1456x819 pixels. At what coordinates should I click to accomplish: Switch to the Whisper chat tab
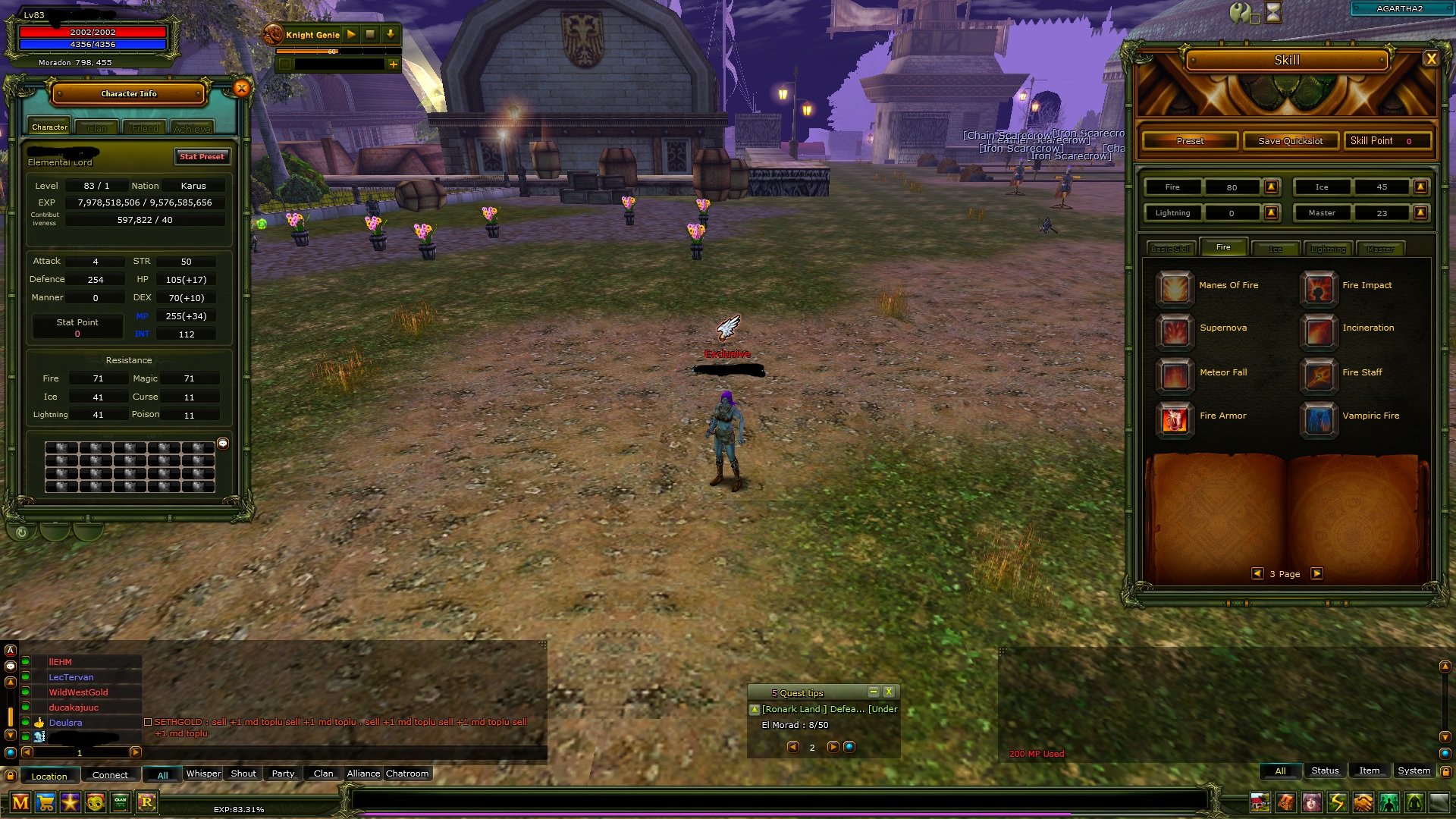[x=203, y=773]
